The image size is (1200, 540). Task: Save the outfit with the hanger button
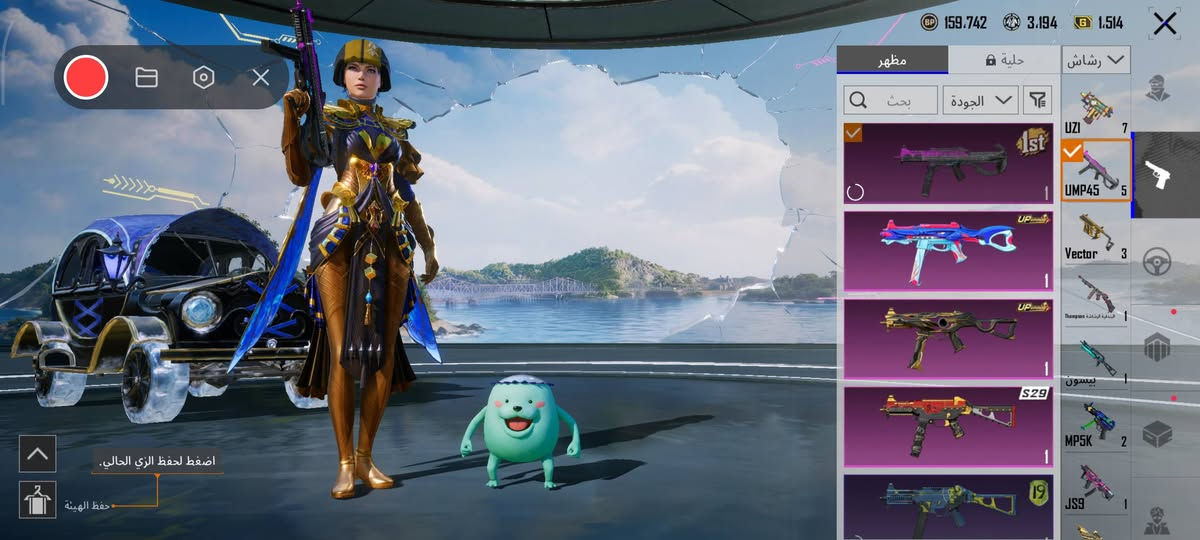click(x=38, y=500)
